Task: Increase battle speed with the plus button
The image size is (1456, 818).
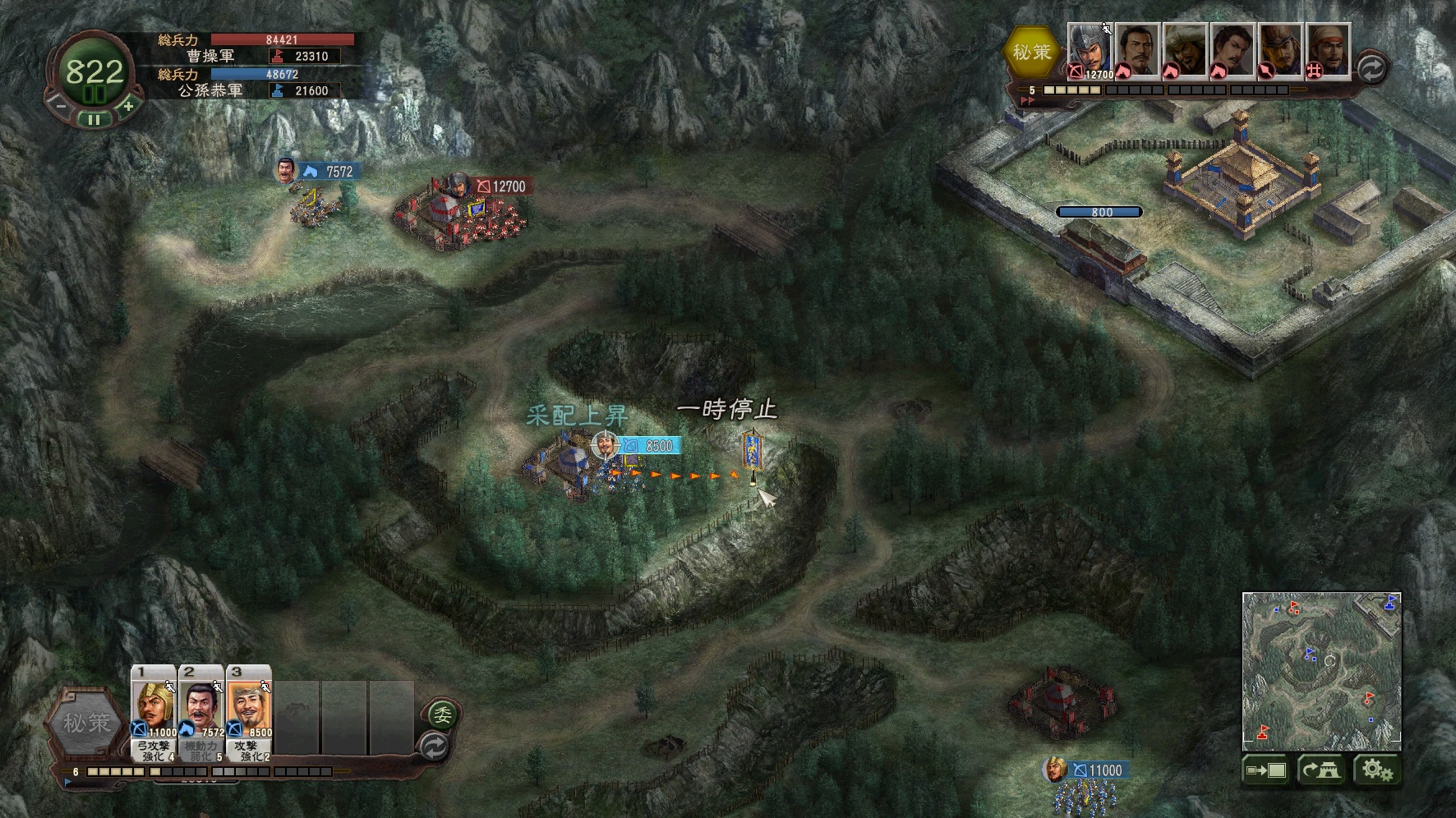Action: click(128, 105)
